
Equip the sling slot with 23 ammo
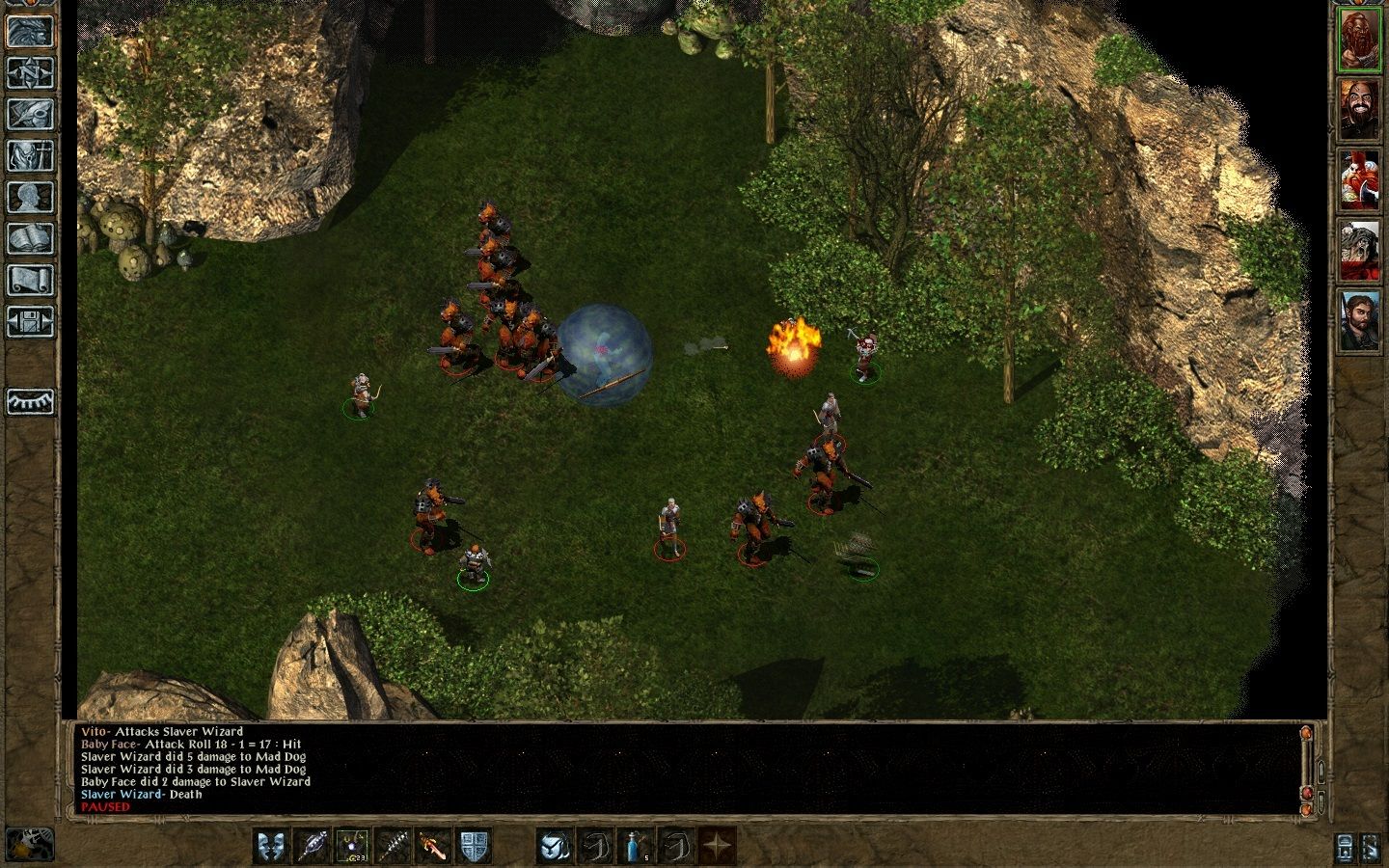[352, 846]
